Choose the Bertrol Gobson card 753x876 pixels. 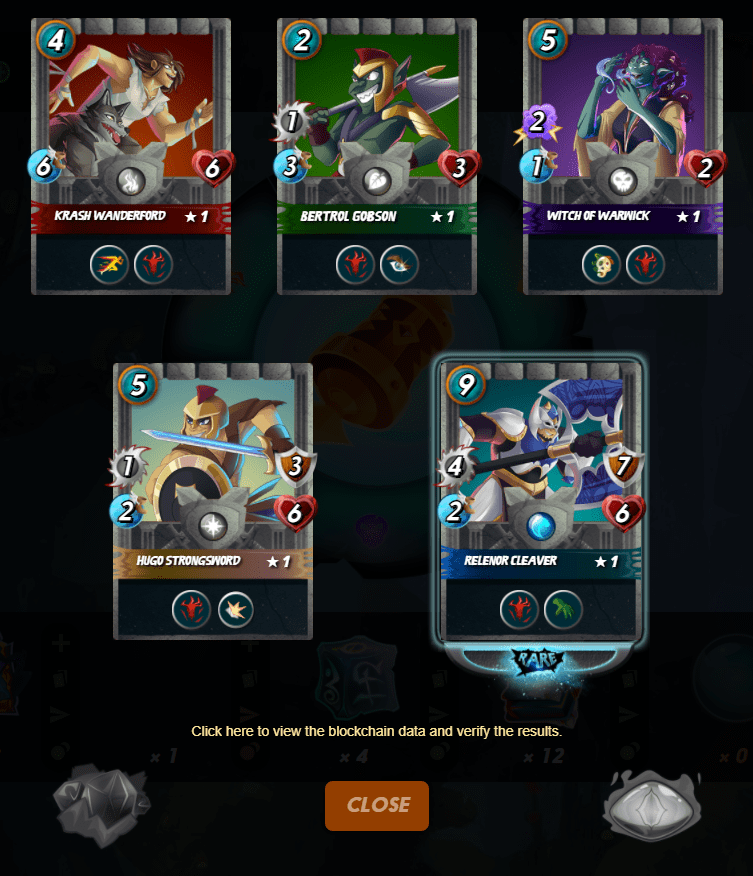(x=377, y=155)
